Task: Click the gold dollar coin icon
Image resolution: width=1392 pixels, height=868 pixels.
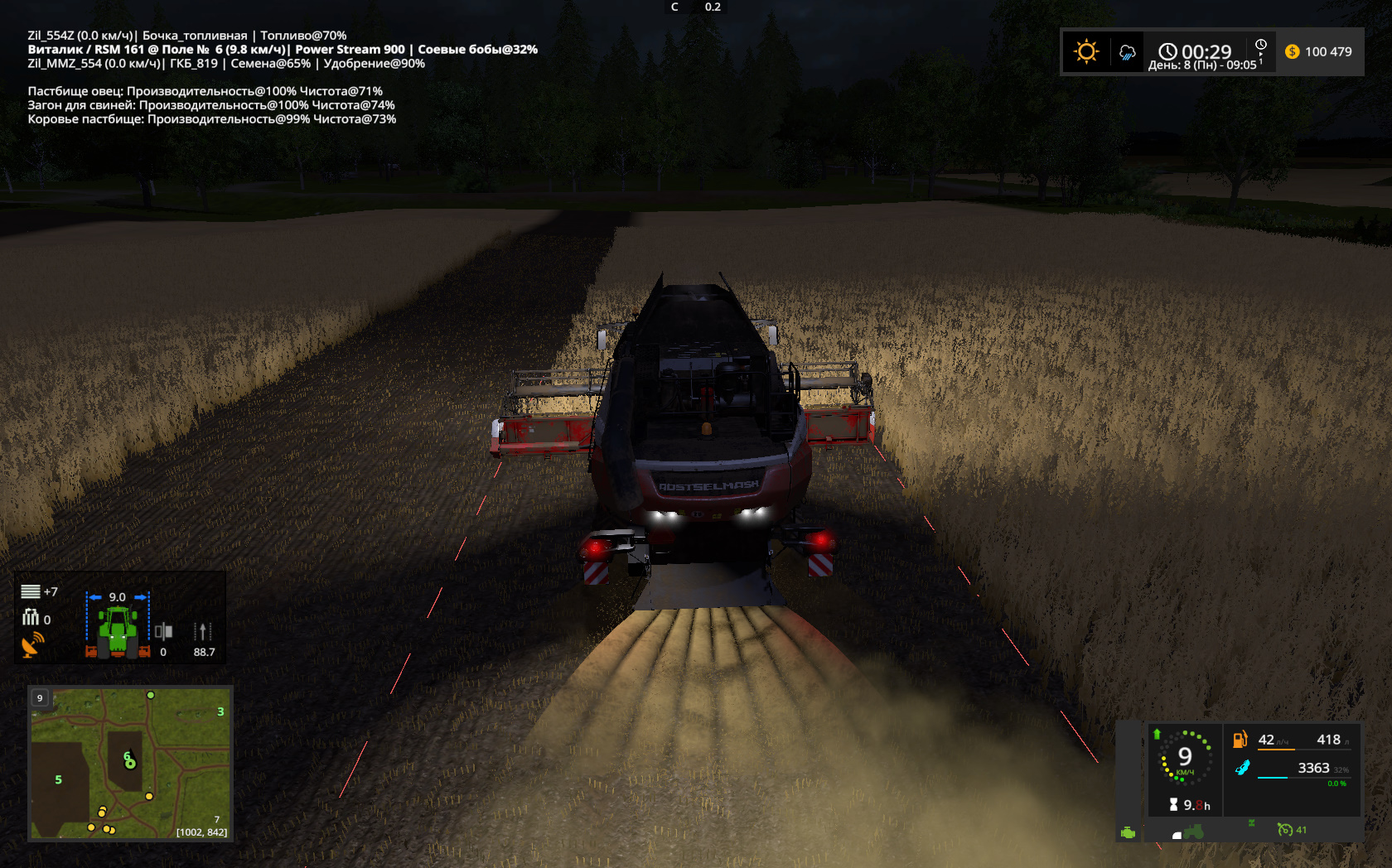Action: pos(1292,51)
